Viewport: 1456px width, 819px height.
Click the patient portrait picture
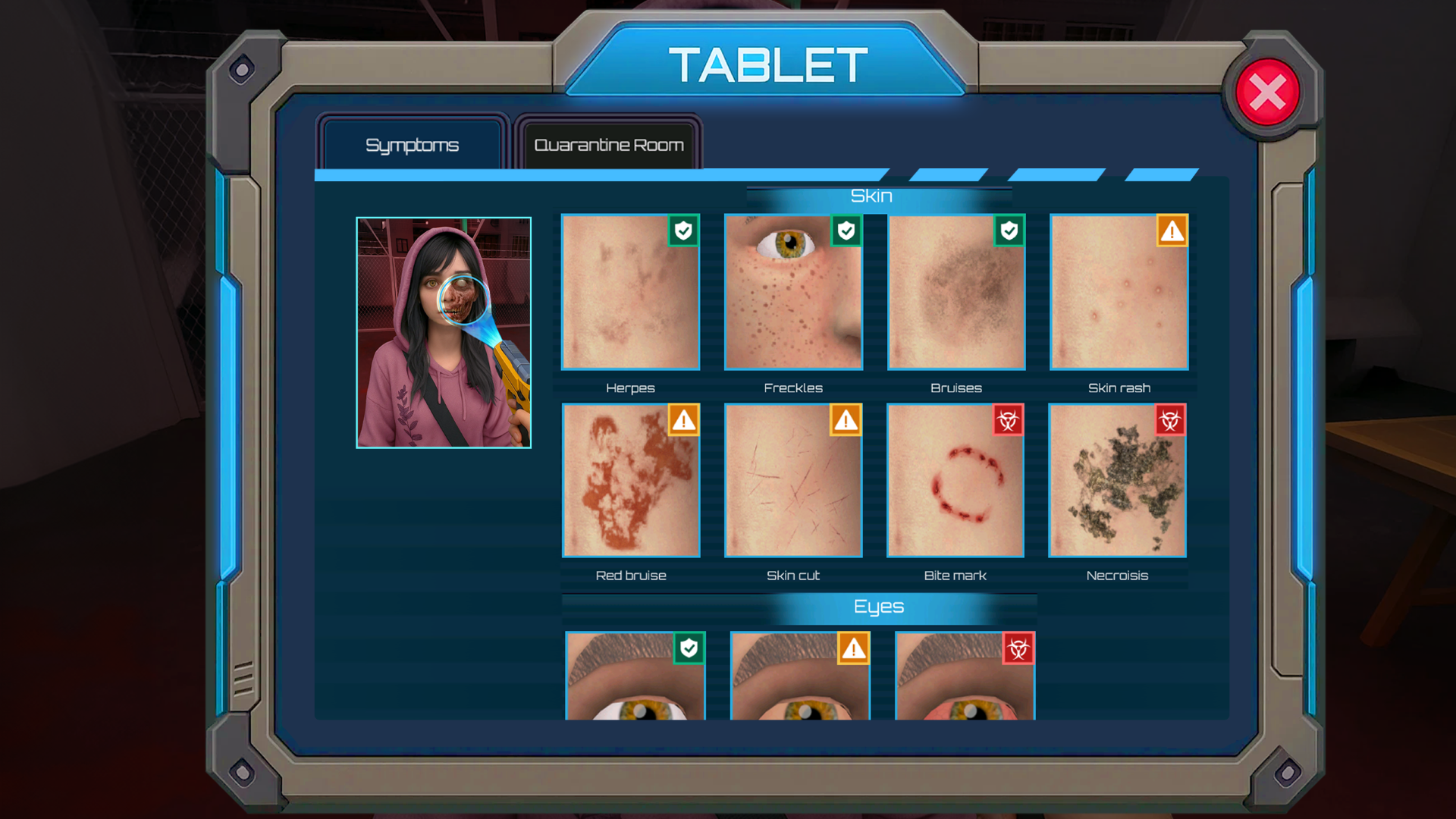coord(444,331)
